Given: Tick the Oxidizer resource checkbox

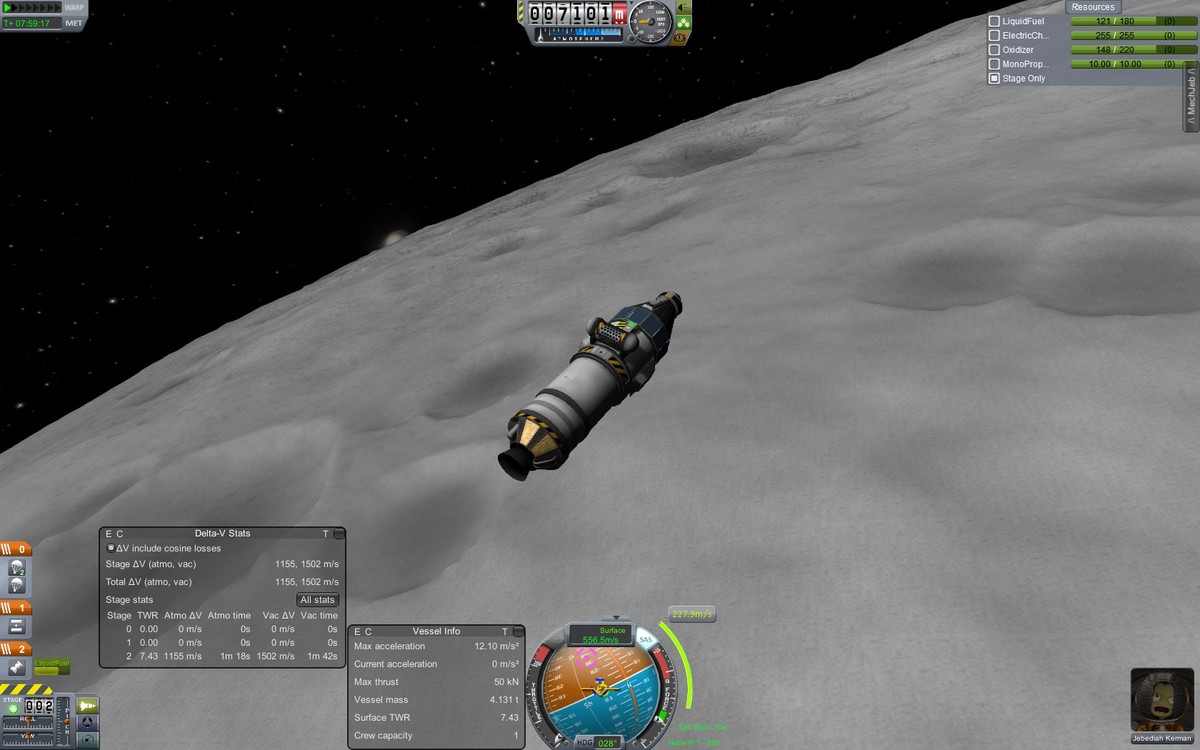Looking at the screenshot, I should point(994,49).
